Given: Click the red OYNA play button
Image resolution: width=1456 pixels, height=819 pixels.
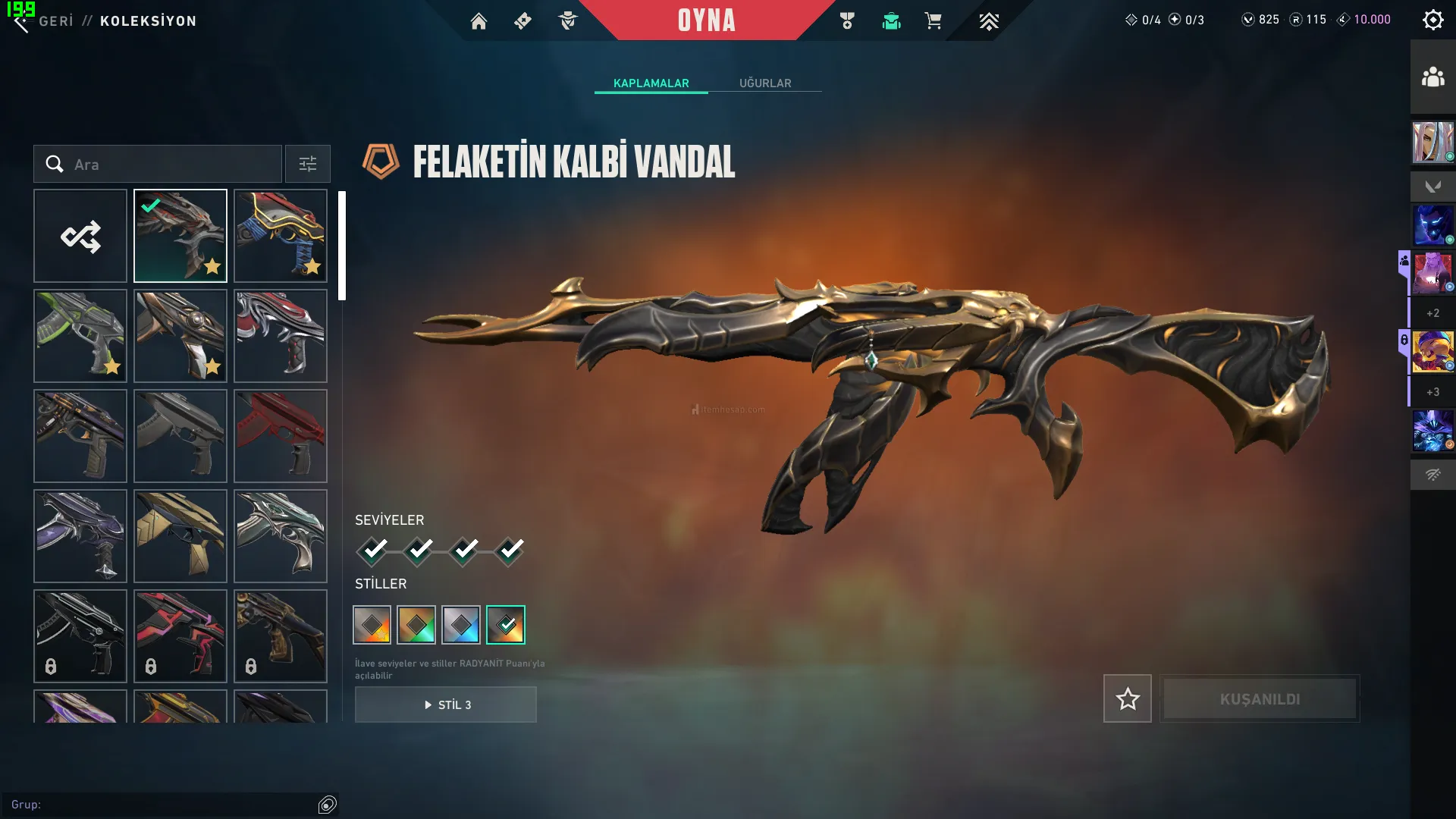Looking at the screenshot, I should tap(706, 20).
